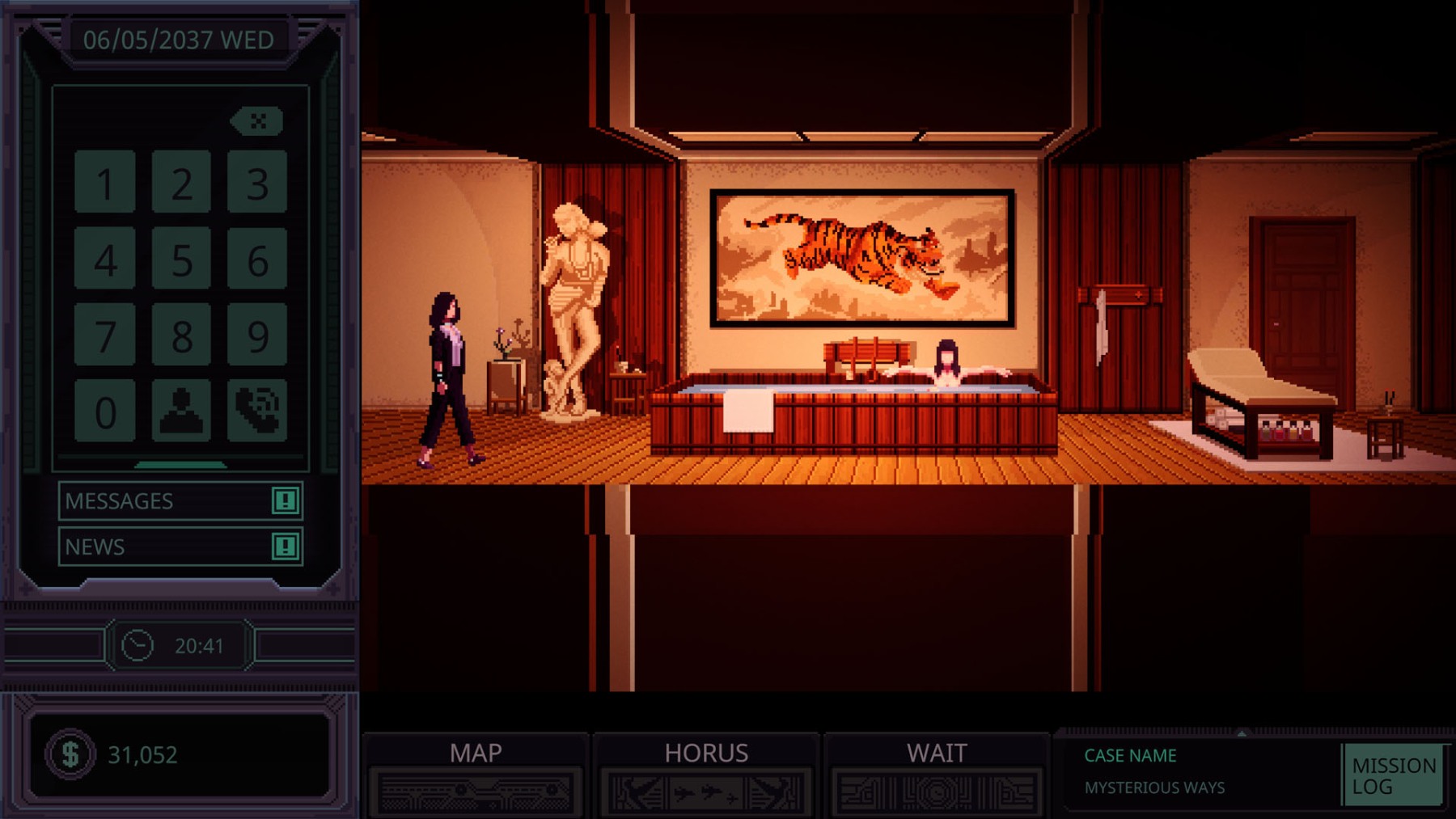This screenshot has width=1456, height=819.
Task: Open the Messages inbox
Action: (x=180, y=501)
